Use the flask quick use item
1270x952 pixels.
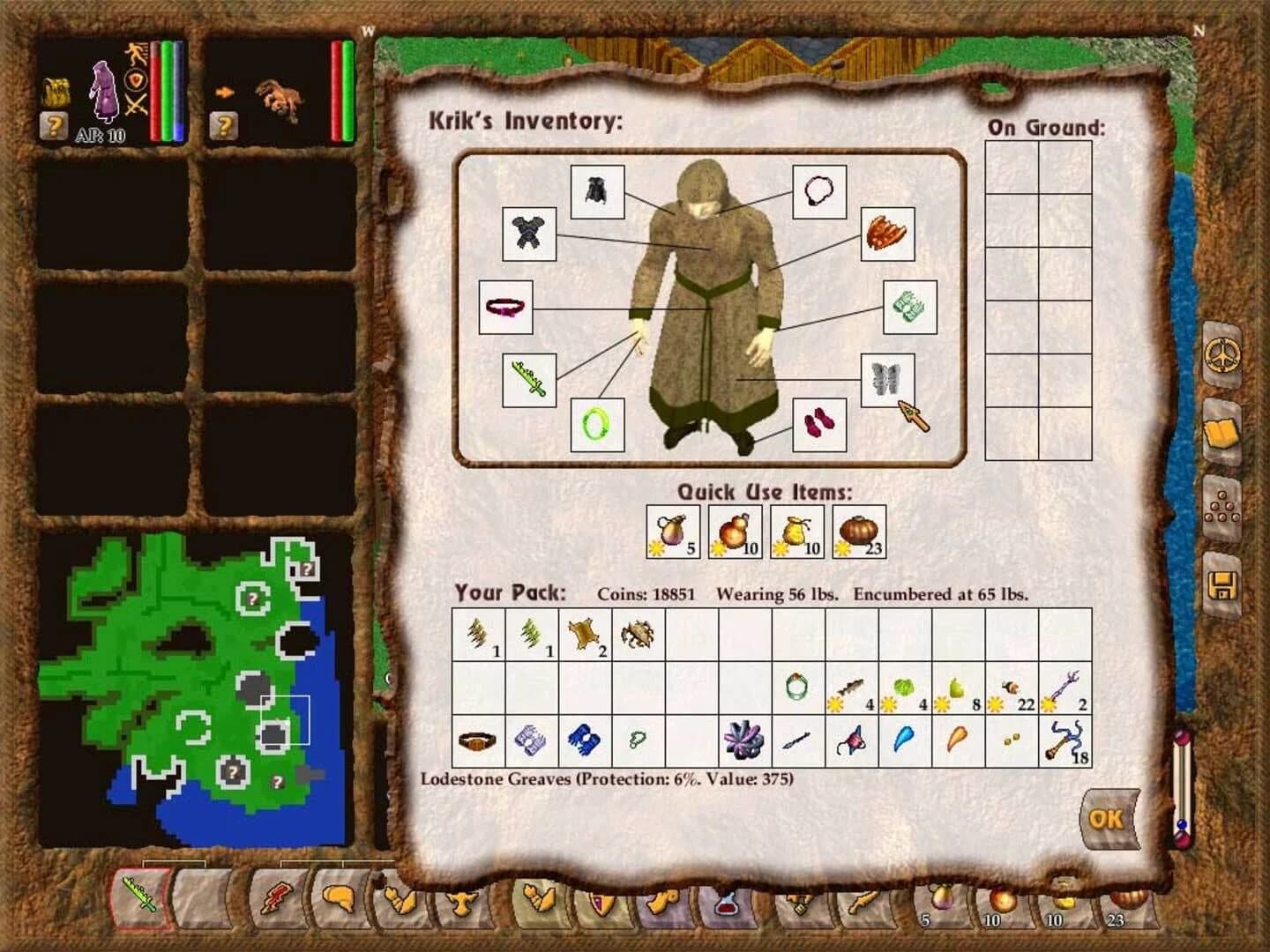click(674, 531)
